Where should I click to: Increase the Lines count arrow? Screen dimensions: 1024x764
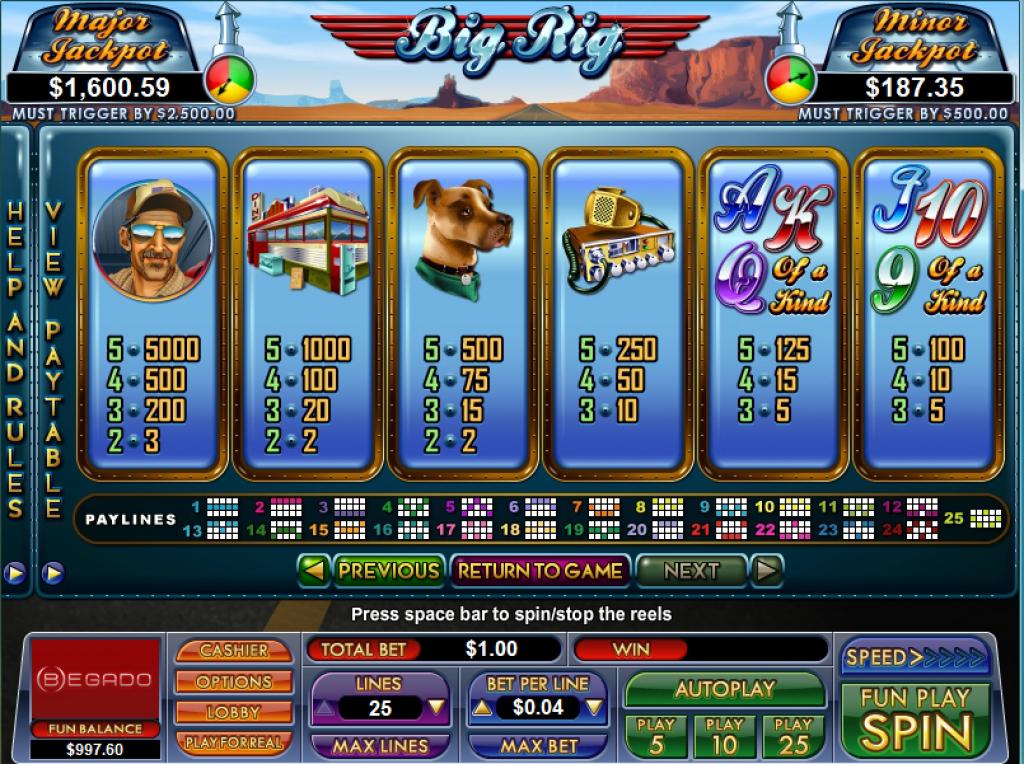point(326,708)
